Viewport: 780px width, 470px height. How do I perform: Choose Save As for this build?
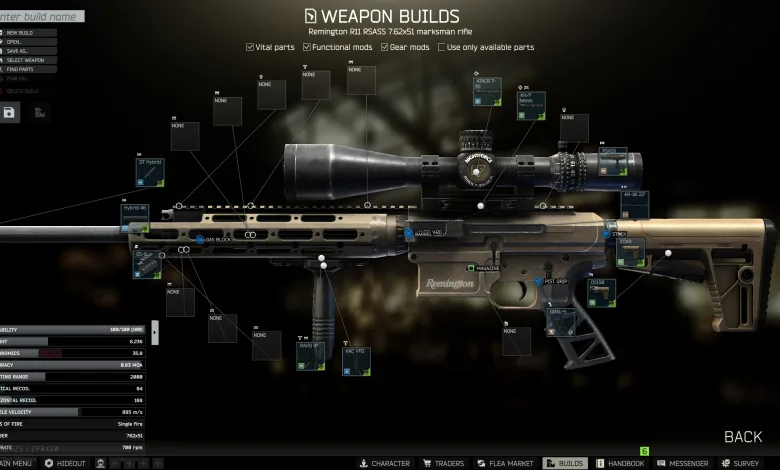18,51
